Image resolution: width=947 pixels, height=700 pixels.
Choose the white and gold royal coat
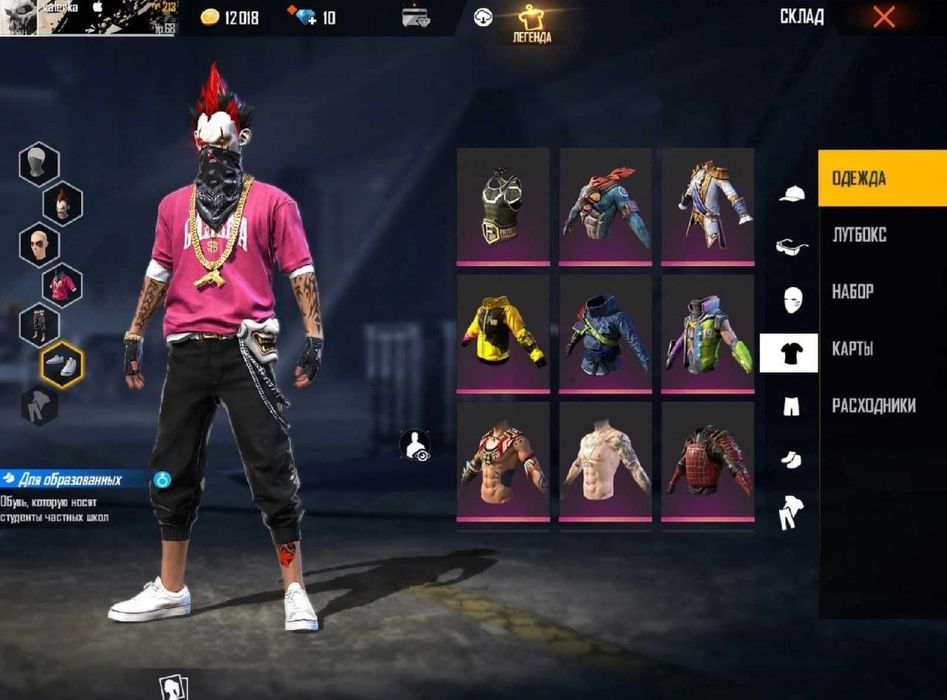click(x=707, y=206)
